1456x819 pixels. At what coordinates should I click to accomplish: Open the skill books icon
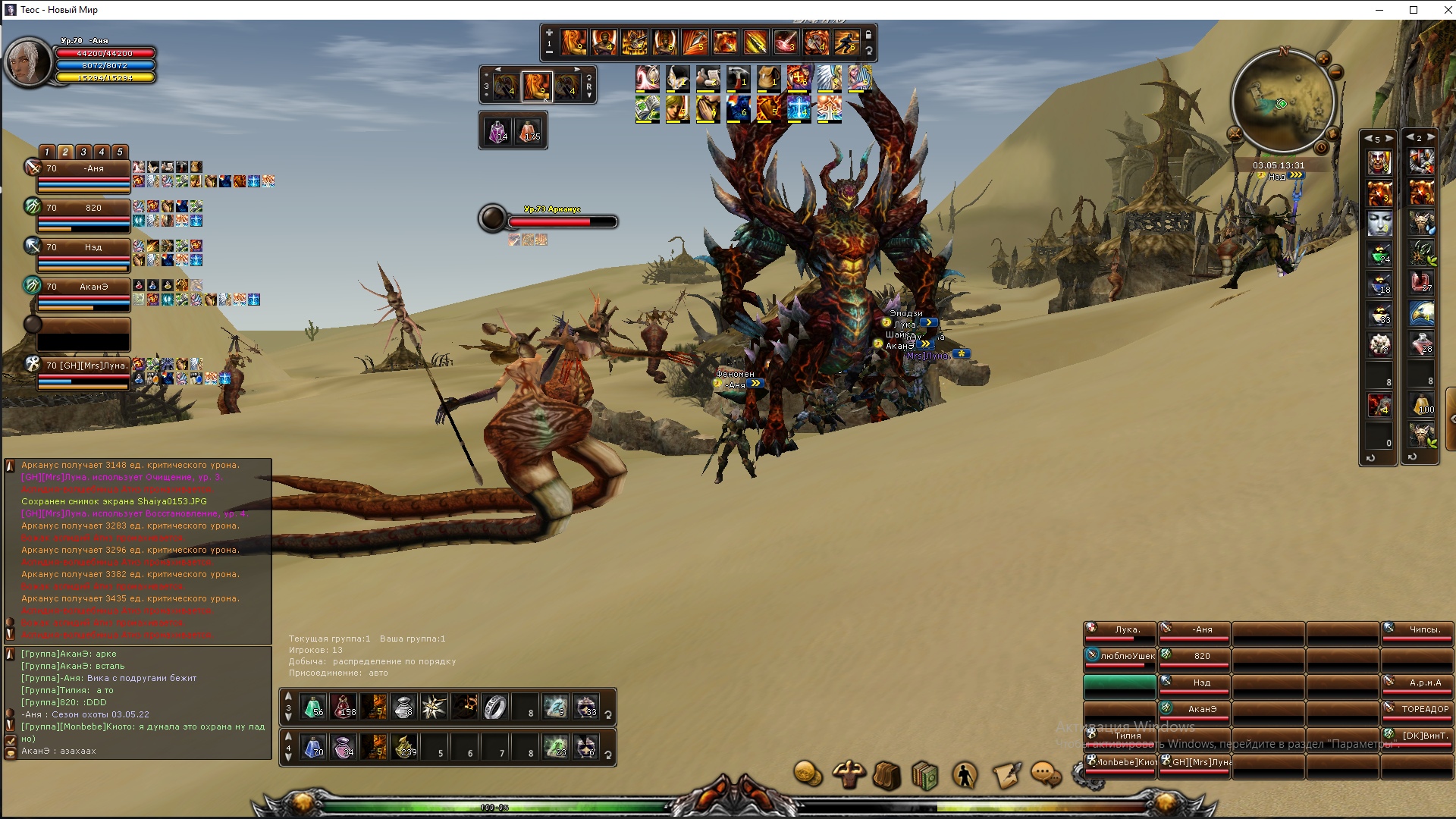click(x=925, y=775)
